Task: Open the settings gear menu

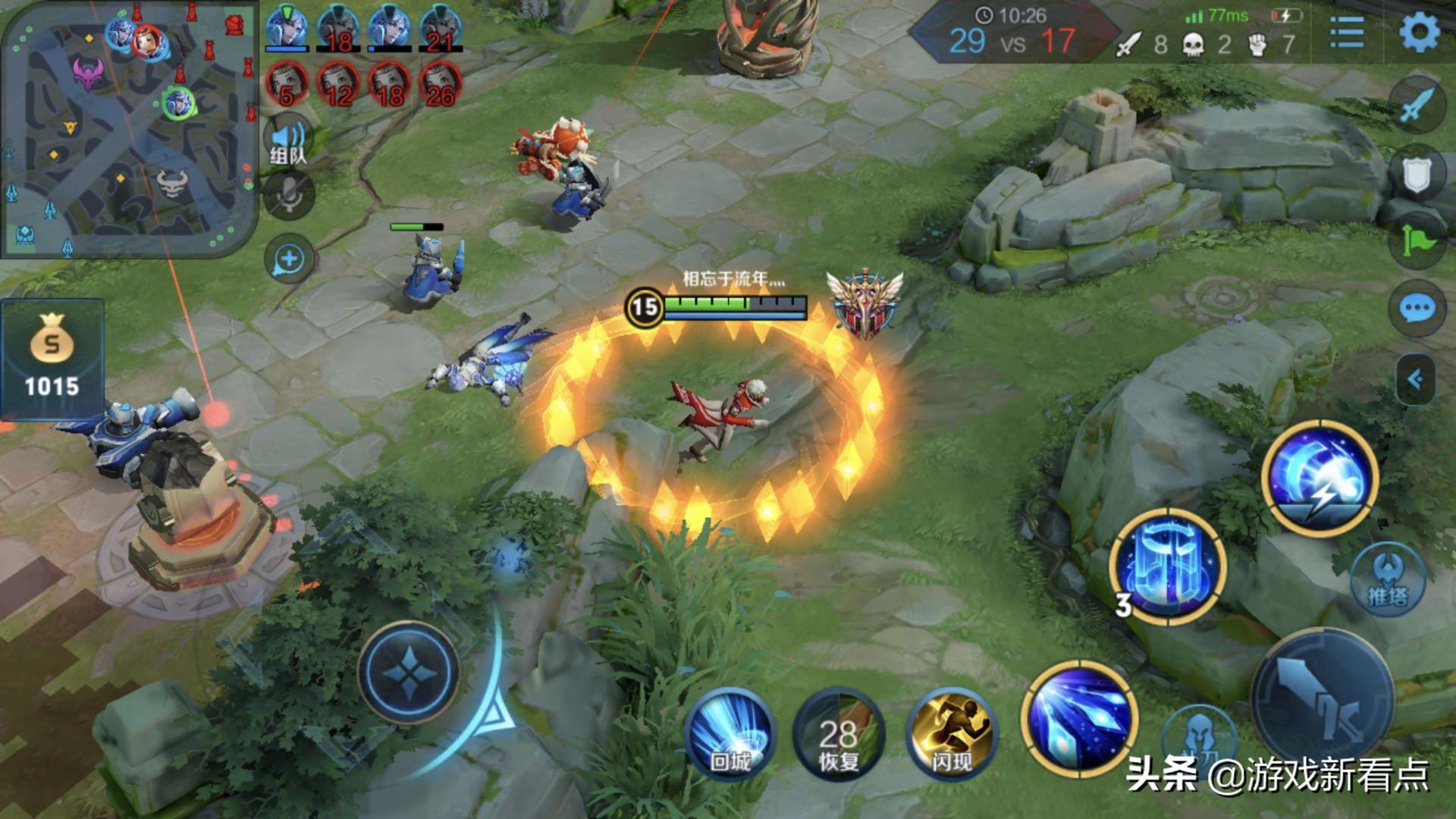Action: pos(1419,33)
